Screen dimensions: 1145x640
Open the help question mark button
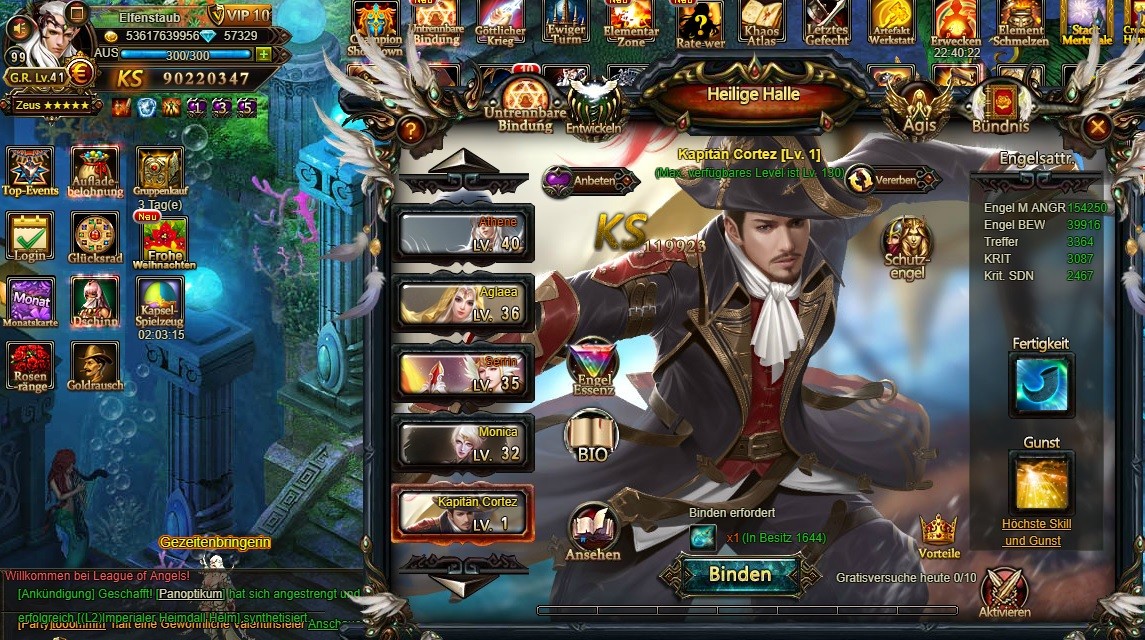click(x=410, y=129)
